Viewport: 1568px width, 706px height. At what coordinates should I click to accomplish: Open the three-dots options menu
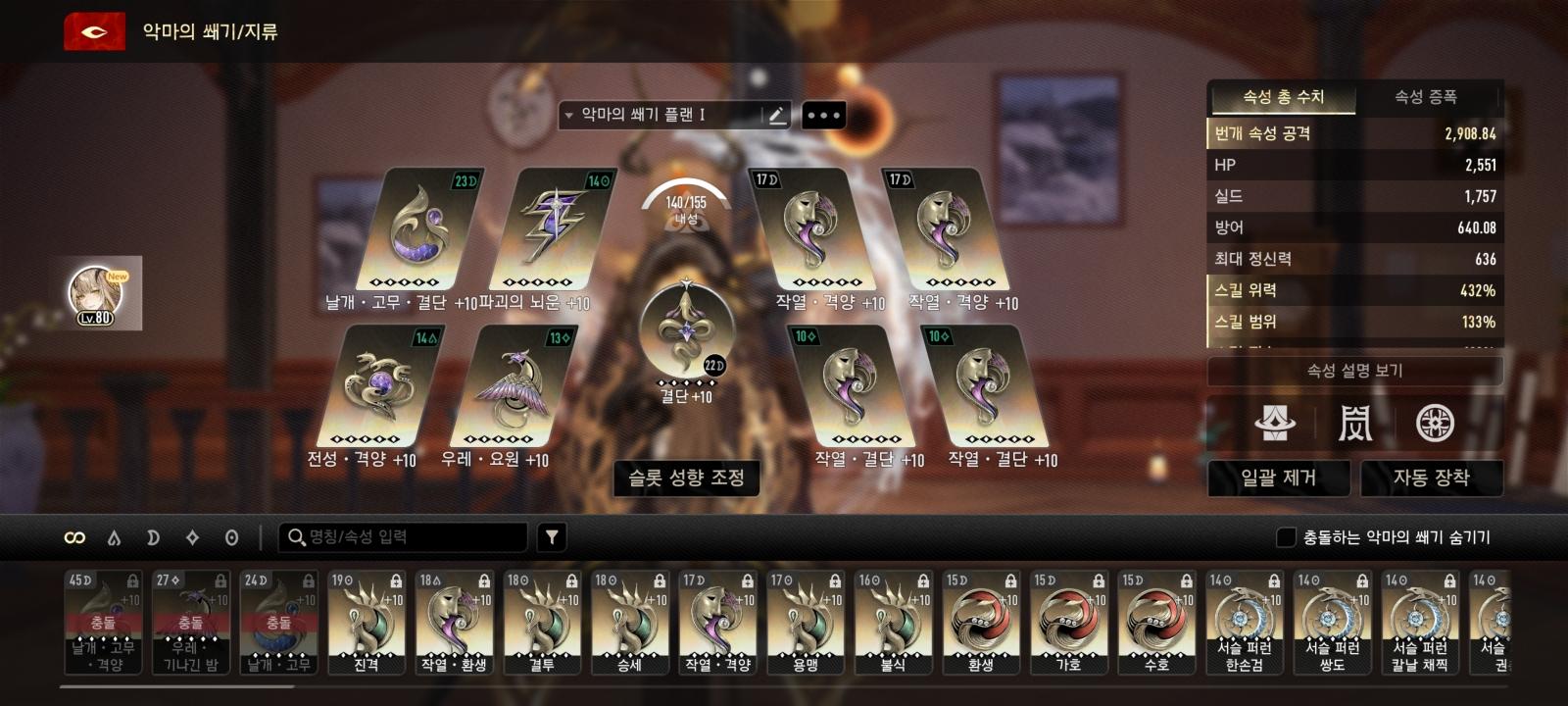click(823, 116)
